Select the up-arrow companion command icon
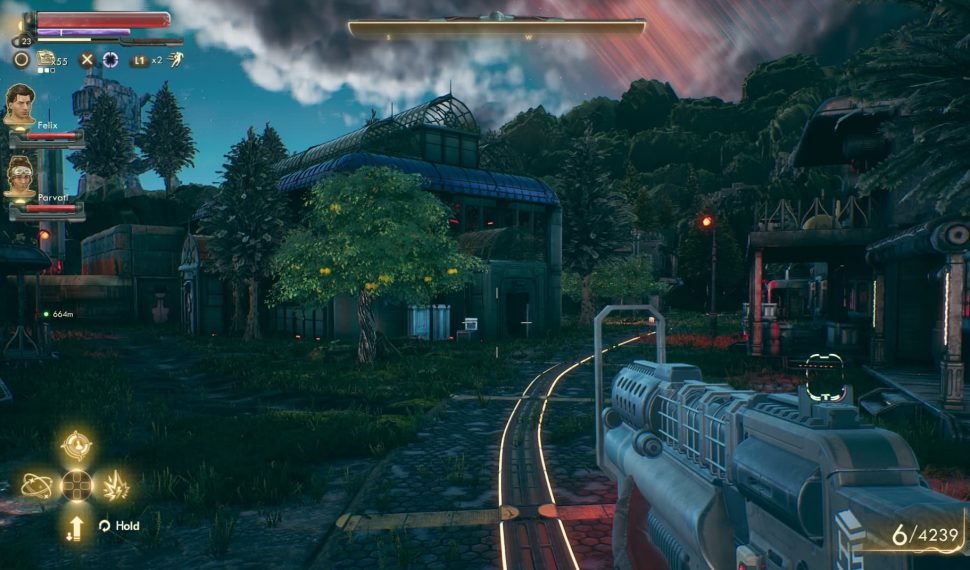 (x=75, y=527)
